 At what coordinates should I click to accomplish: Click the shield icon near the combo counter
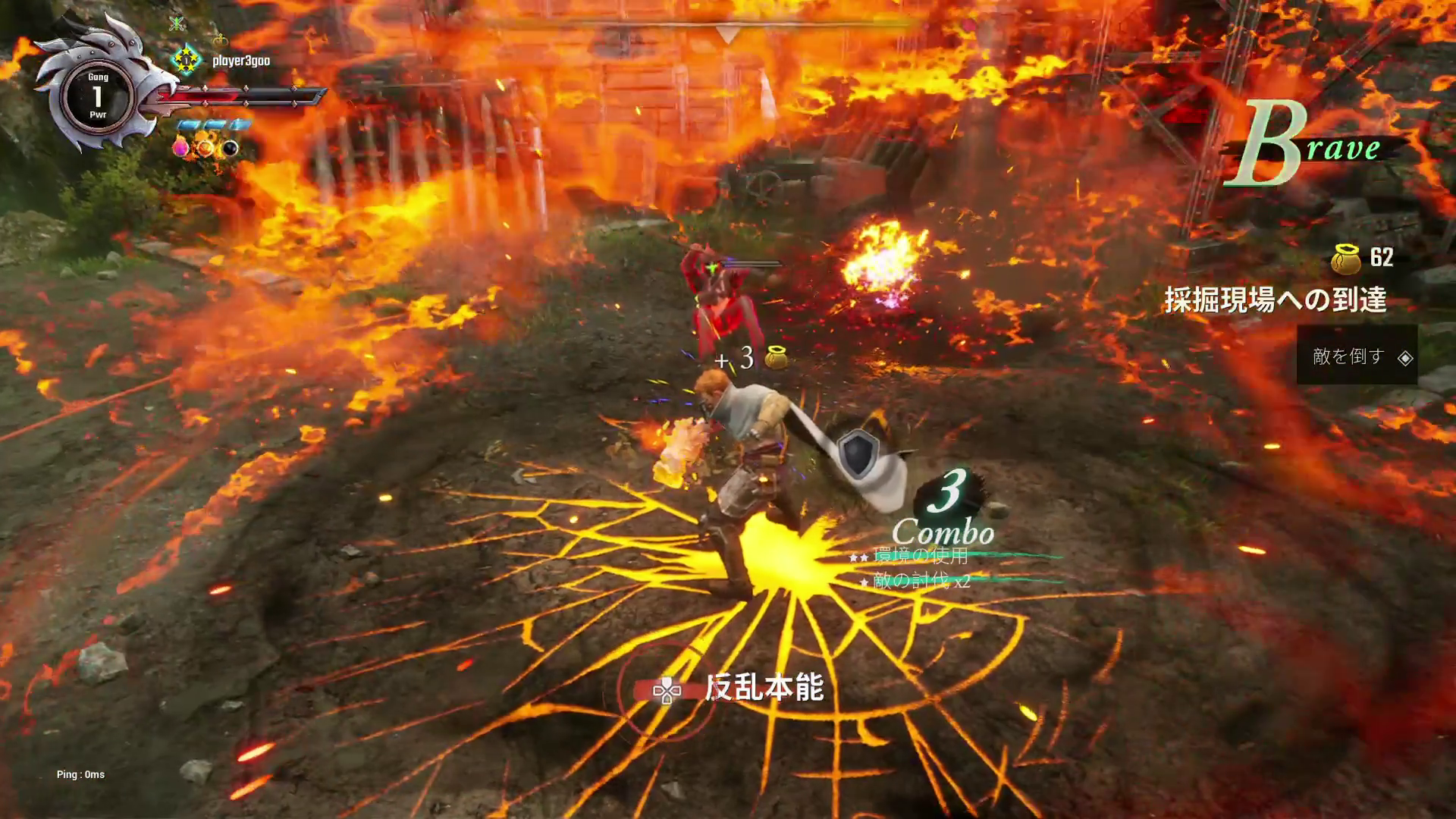tap(858, 453)
